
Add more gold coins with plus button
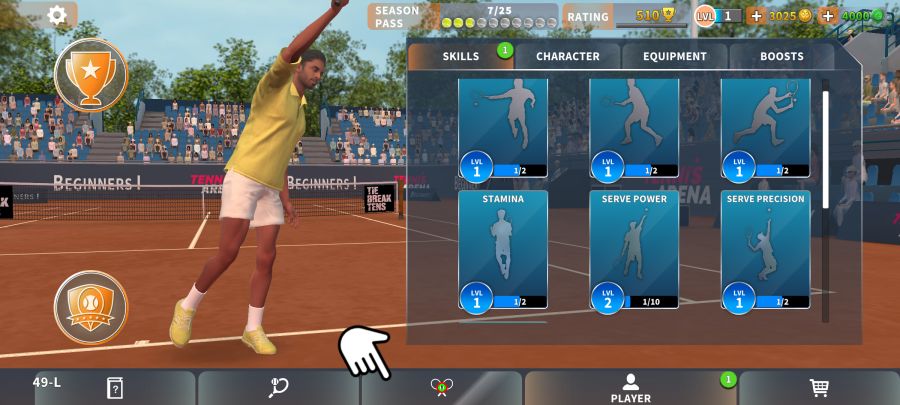(x=755, y=16)
